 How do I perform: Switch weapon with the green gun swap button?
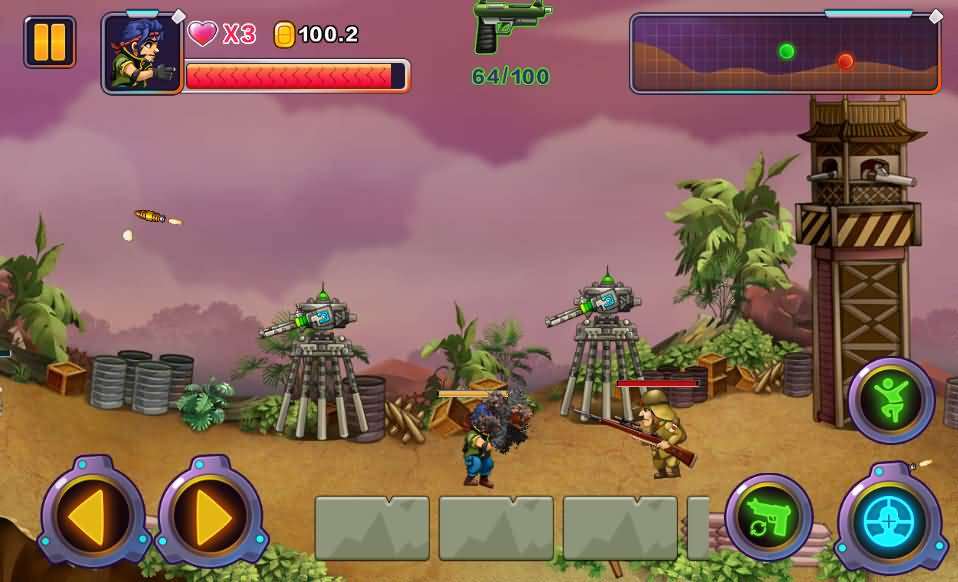coord(768,517)
